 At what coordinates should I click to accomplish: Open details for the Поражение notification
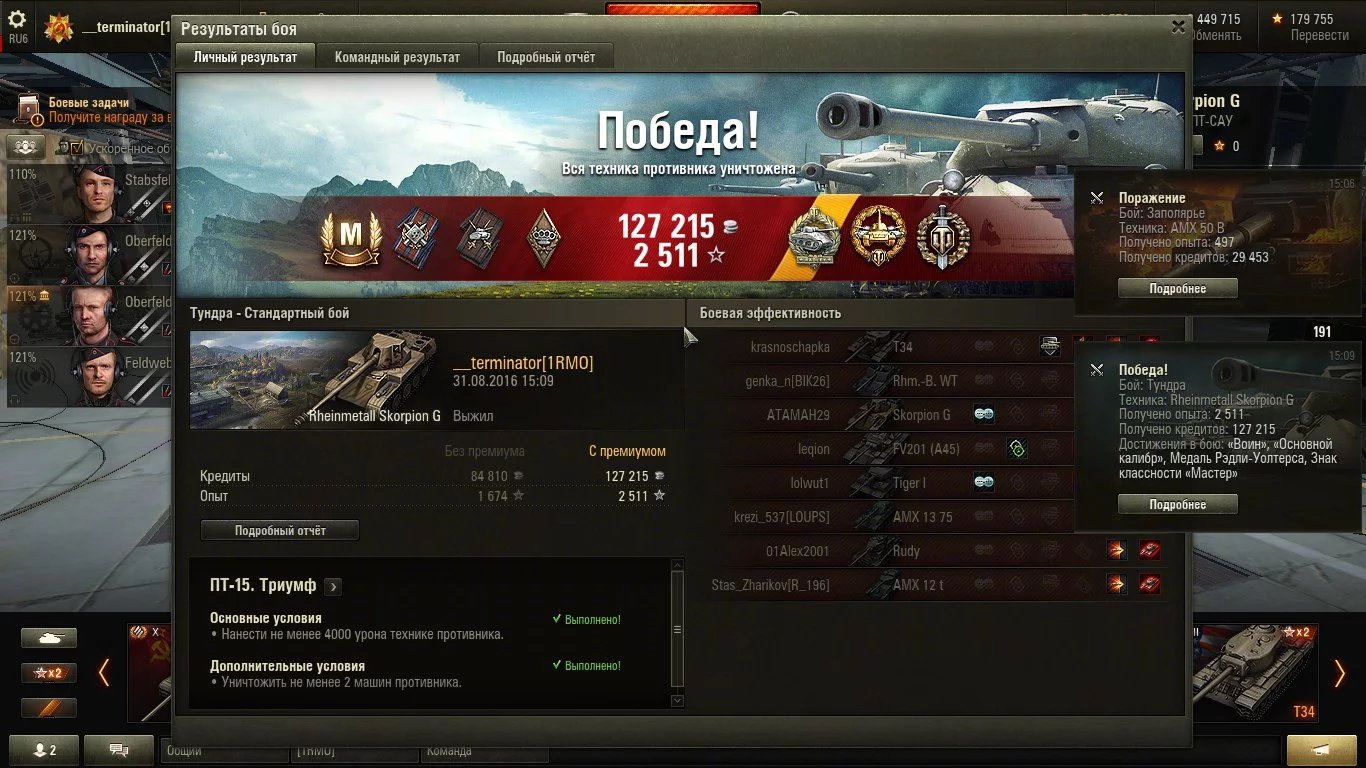(x=1177, y=289)
